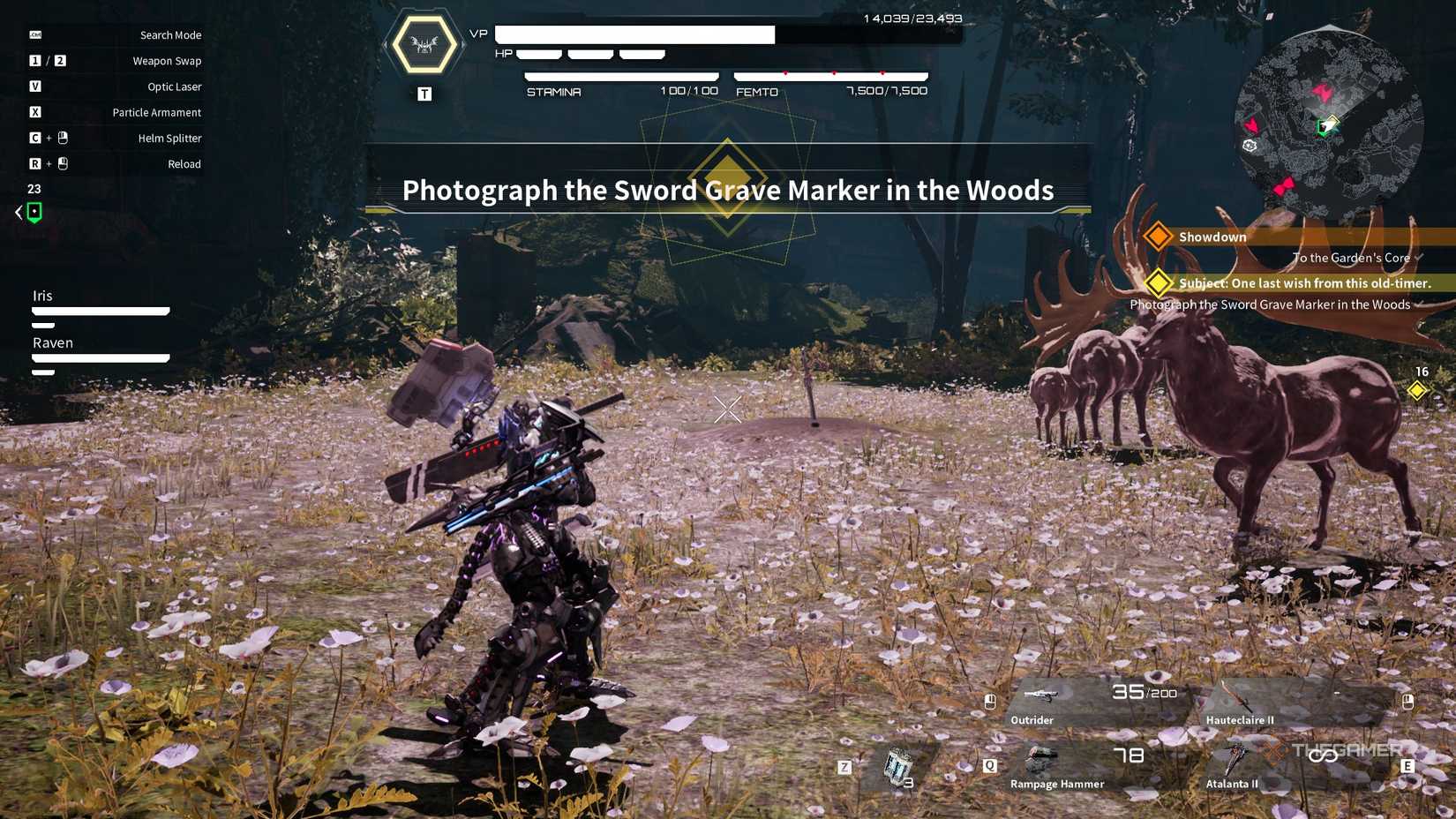Click the Reload keybind entry
Viewport: 1456px width, 819px height.
click(184, 163)
